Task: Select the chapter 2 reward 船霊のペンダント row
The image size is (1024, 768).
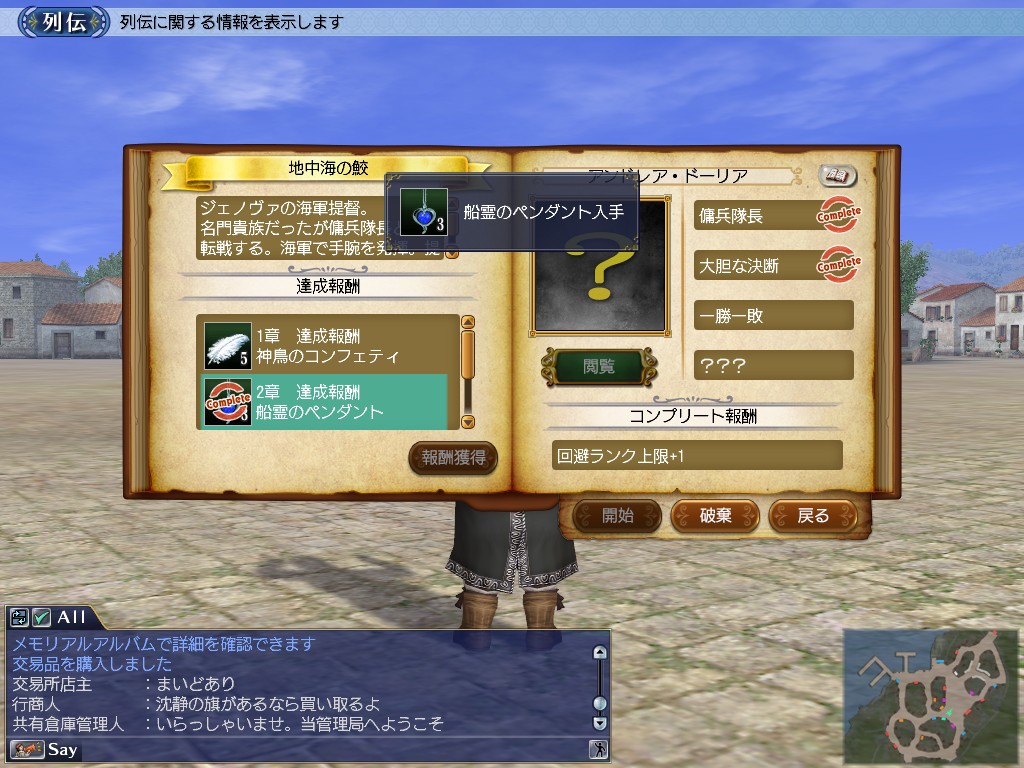Action: point(323,401)
